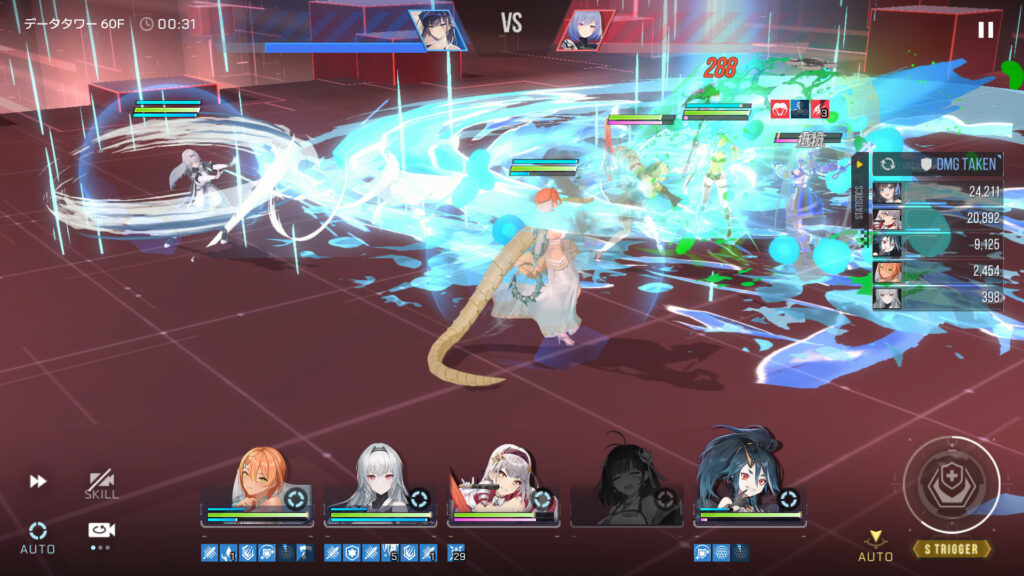
Task: Switch the camera view mode
Action: point(100,532)
